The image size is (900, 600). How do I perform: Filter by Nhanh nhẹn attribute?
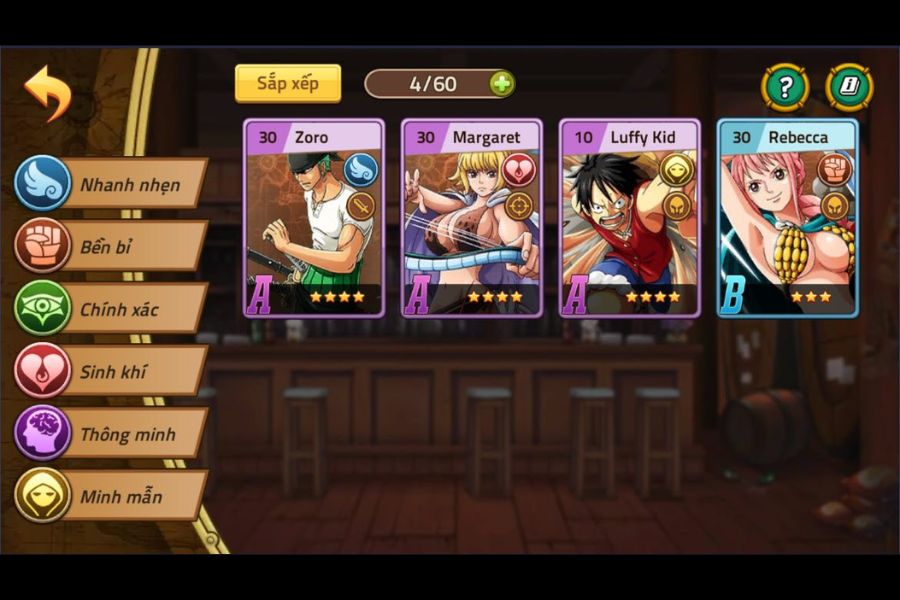coord(112,184)
